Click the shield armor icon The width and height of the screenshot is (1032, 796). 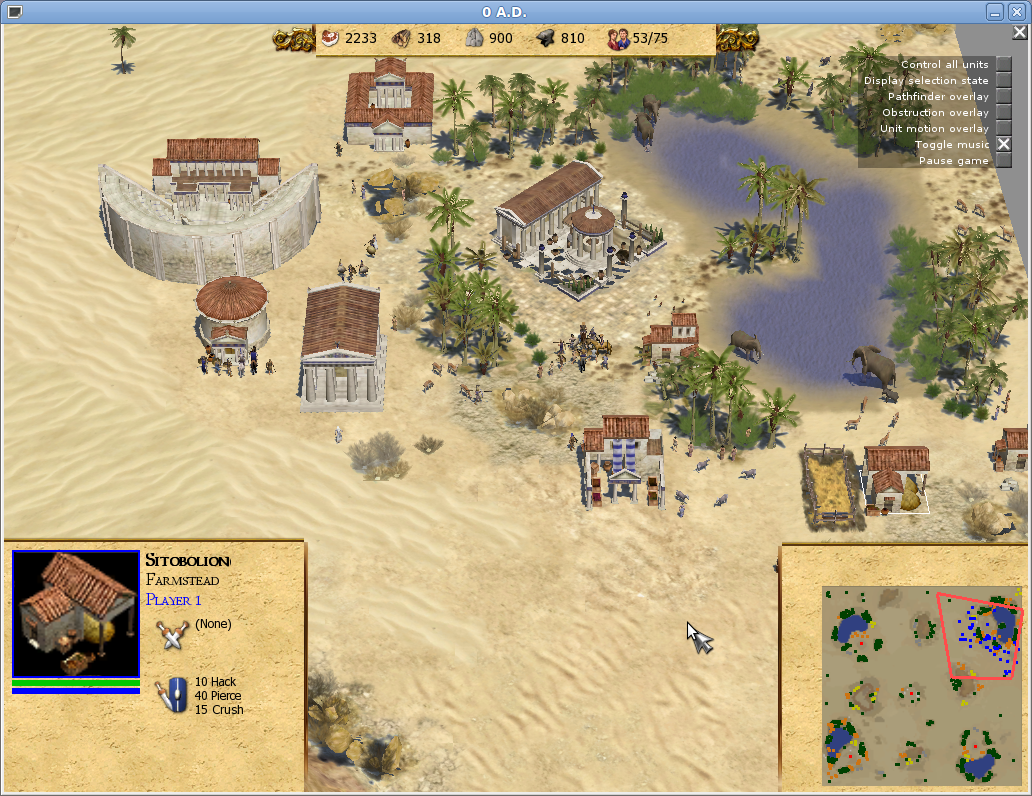pyautogui.click(x=173, y=694)
